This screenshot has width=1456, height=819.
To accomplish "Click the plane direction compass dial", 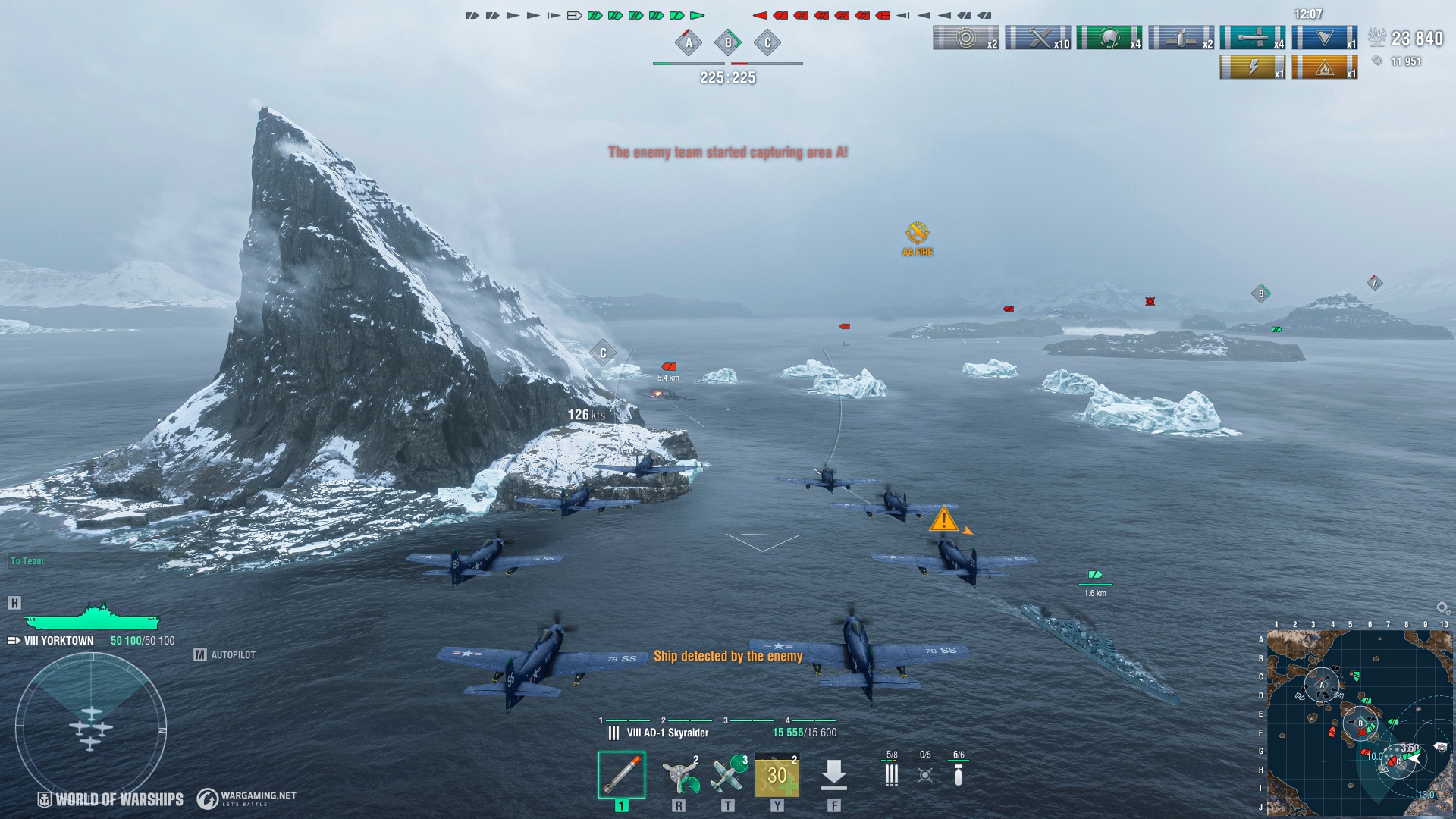I will point(91,728).
